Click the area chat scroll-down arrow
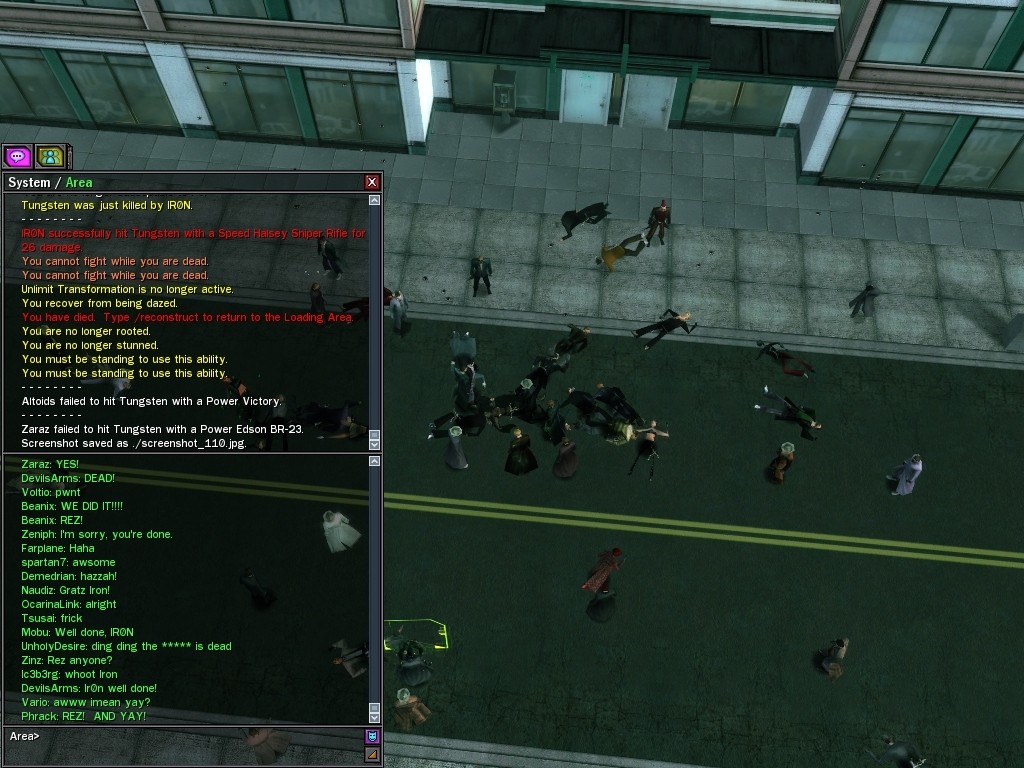Screen dimensions: 1024x768 (375, 717)
